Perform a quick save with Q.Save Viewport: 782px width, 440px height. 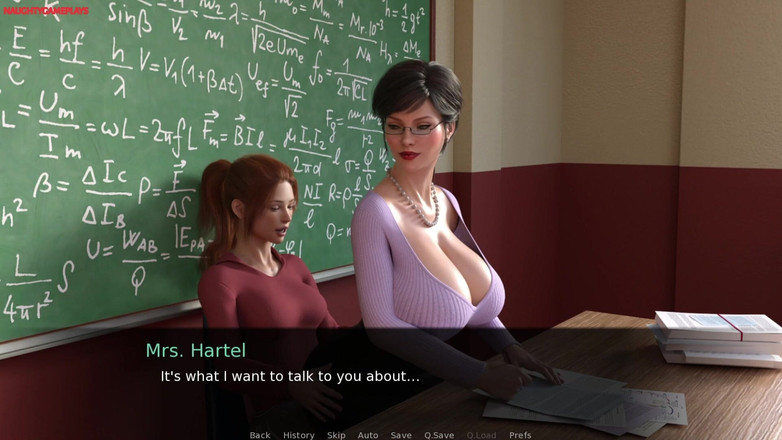point(439,435)
